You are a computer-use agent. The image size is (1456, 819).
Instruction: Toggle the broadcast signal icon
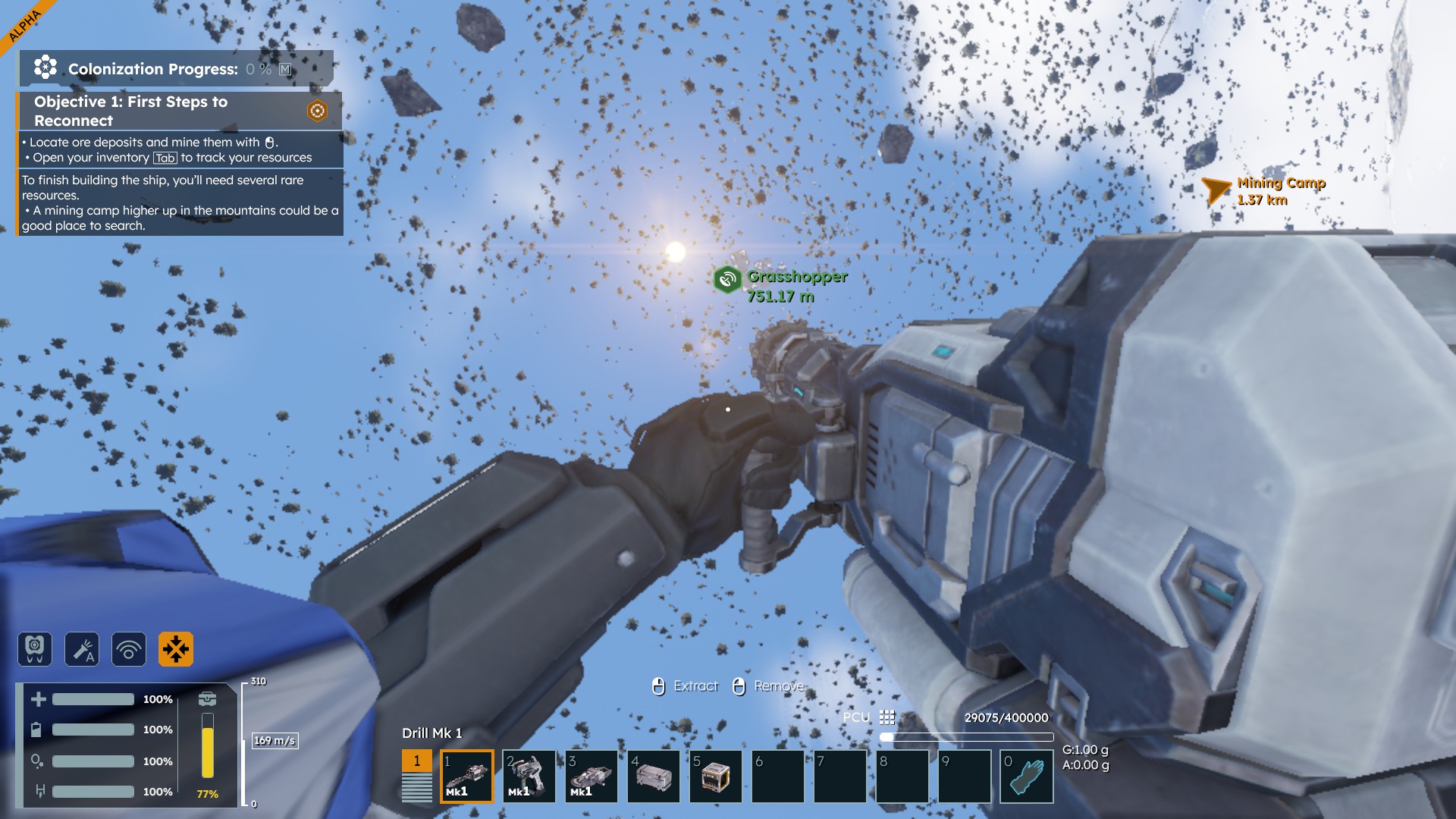click(x=129, y=649)
